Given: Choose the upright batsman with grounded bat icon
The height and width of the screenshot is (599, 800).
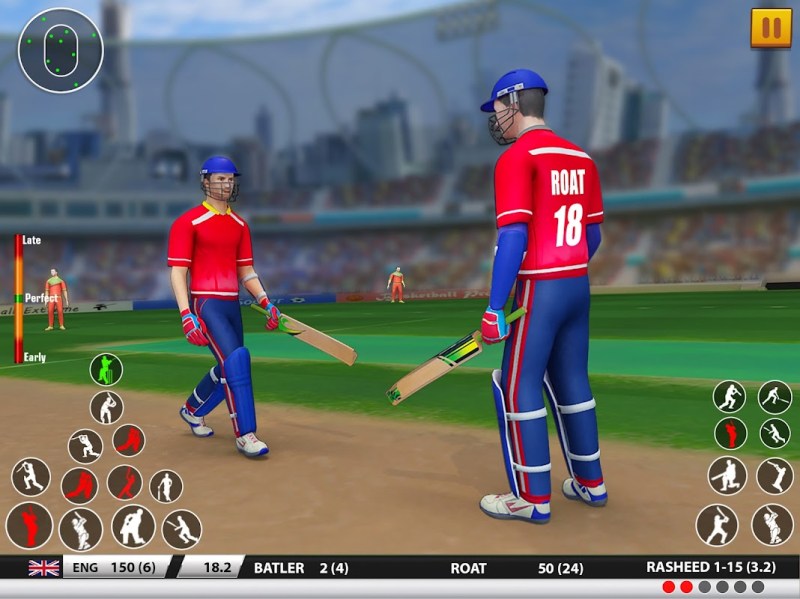Looking at the screenshot, I should [166, 487].
